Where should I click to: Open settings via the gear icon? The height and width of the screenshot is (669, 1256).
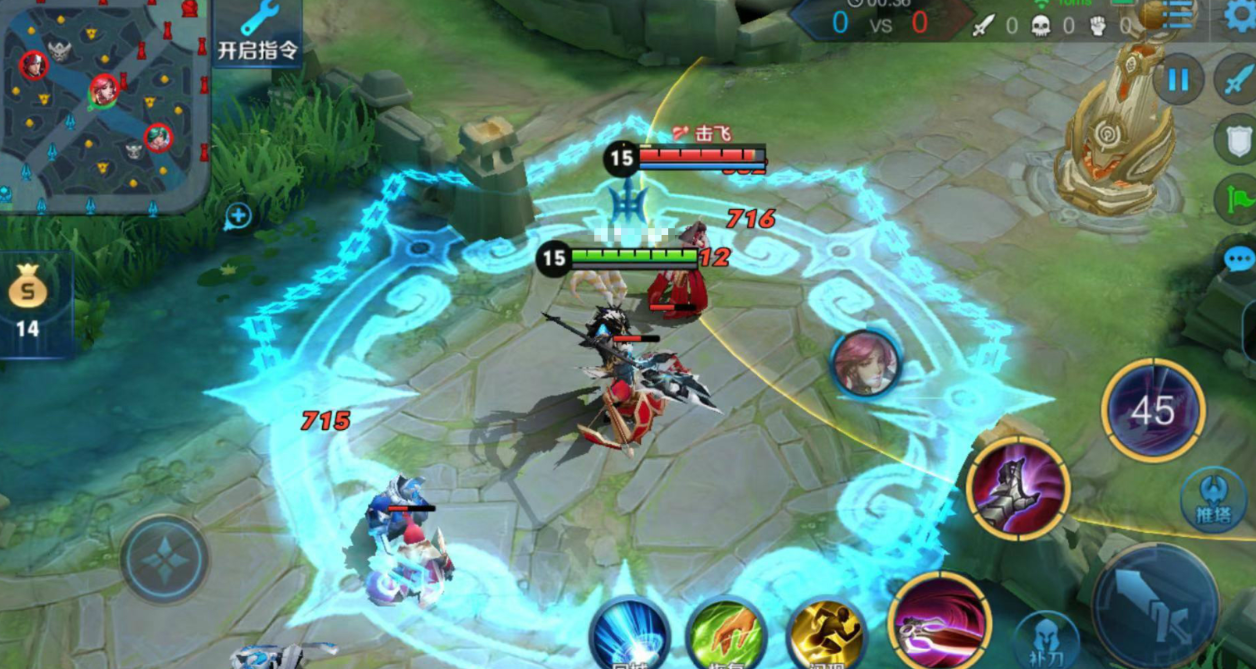1241,16
